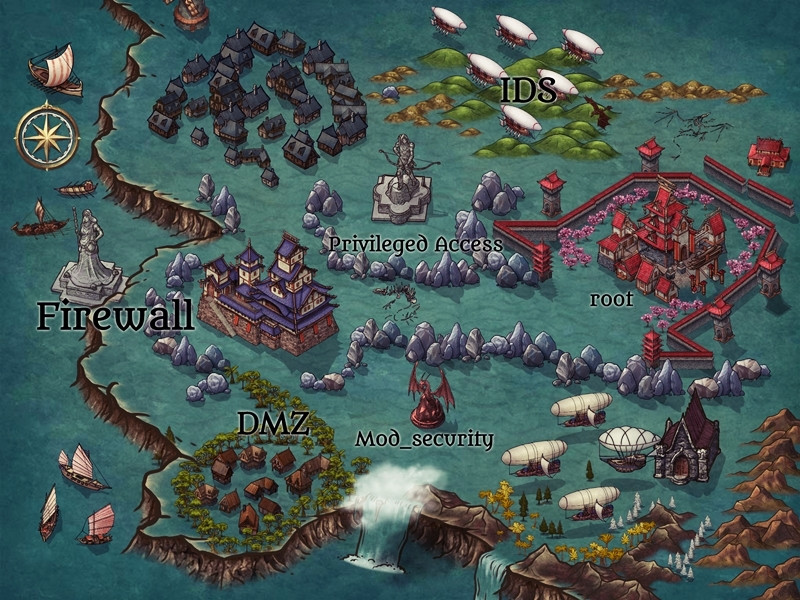Open the DMZ village location
800x600 pixels.
[x=271, y=424]
